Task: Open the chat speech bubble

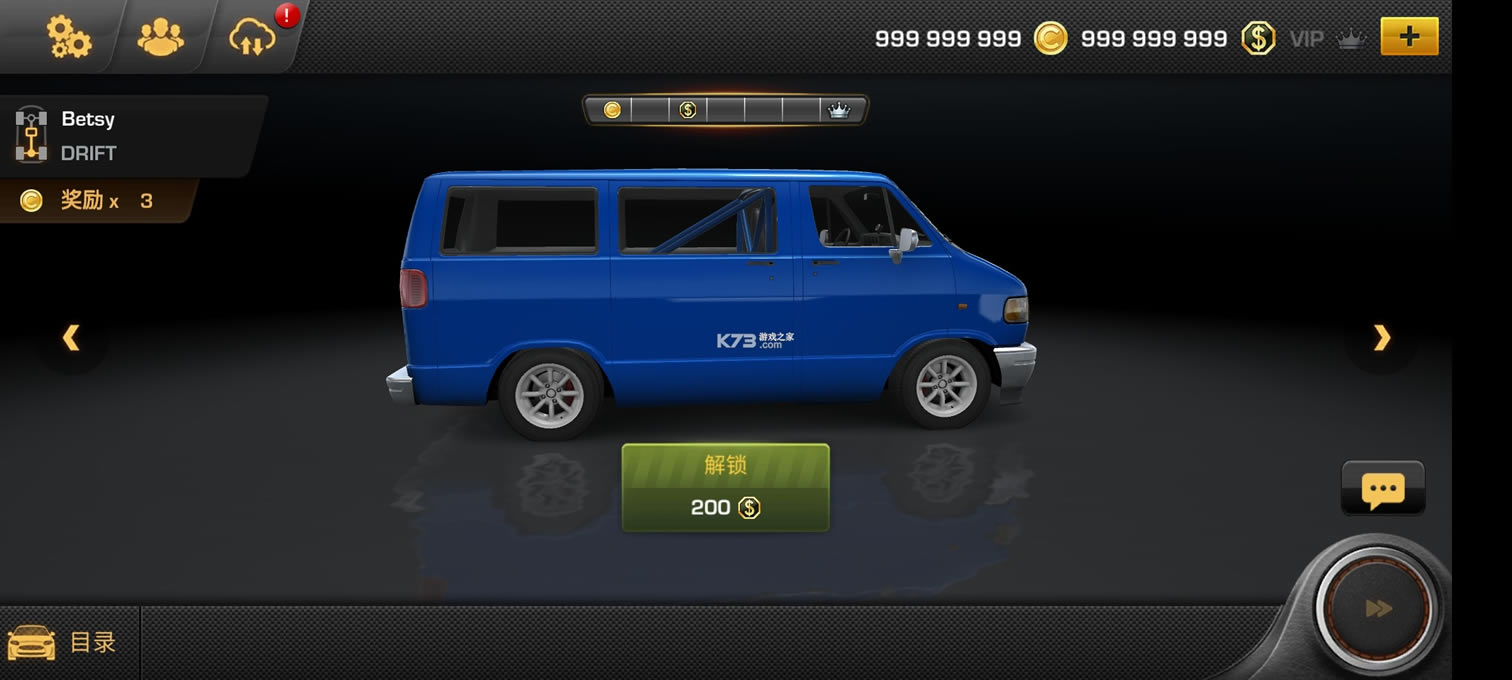Action: (1383, 489)
